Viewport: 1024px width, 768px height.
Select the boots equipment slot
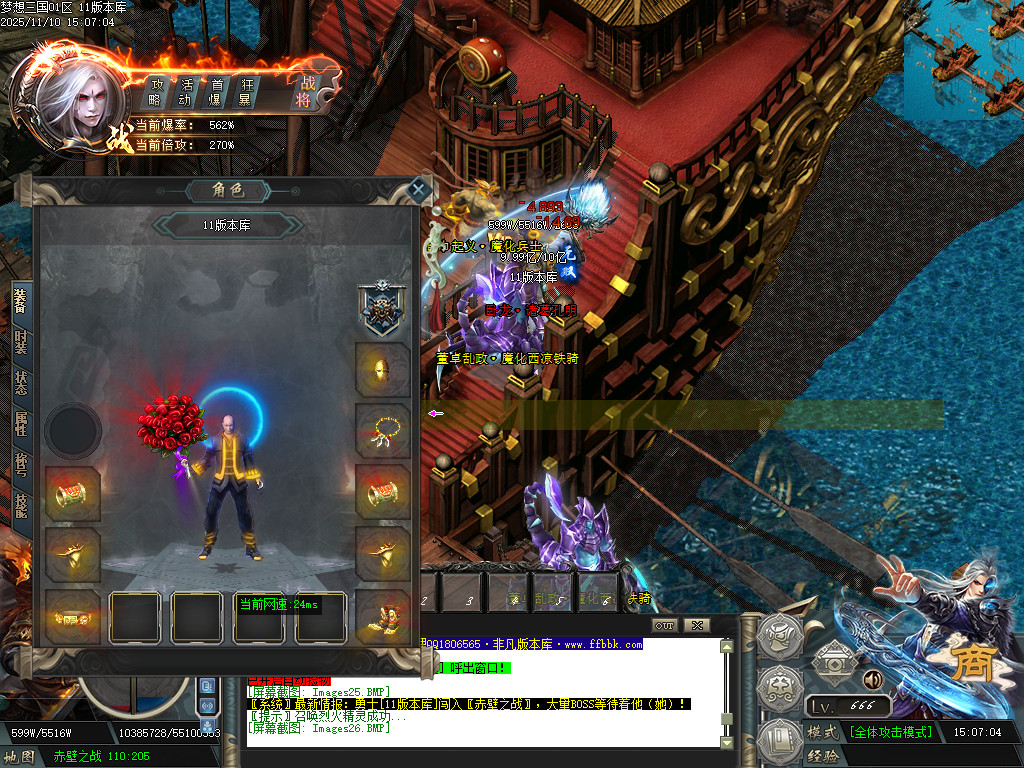(383, 616)
